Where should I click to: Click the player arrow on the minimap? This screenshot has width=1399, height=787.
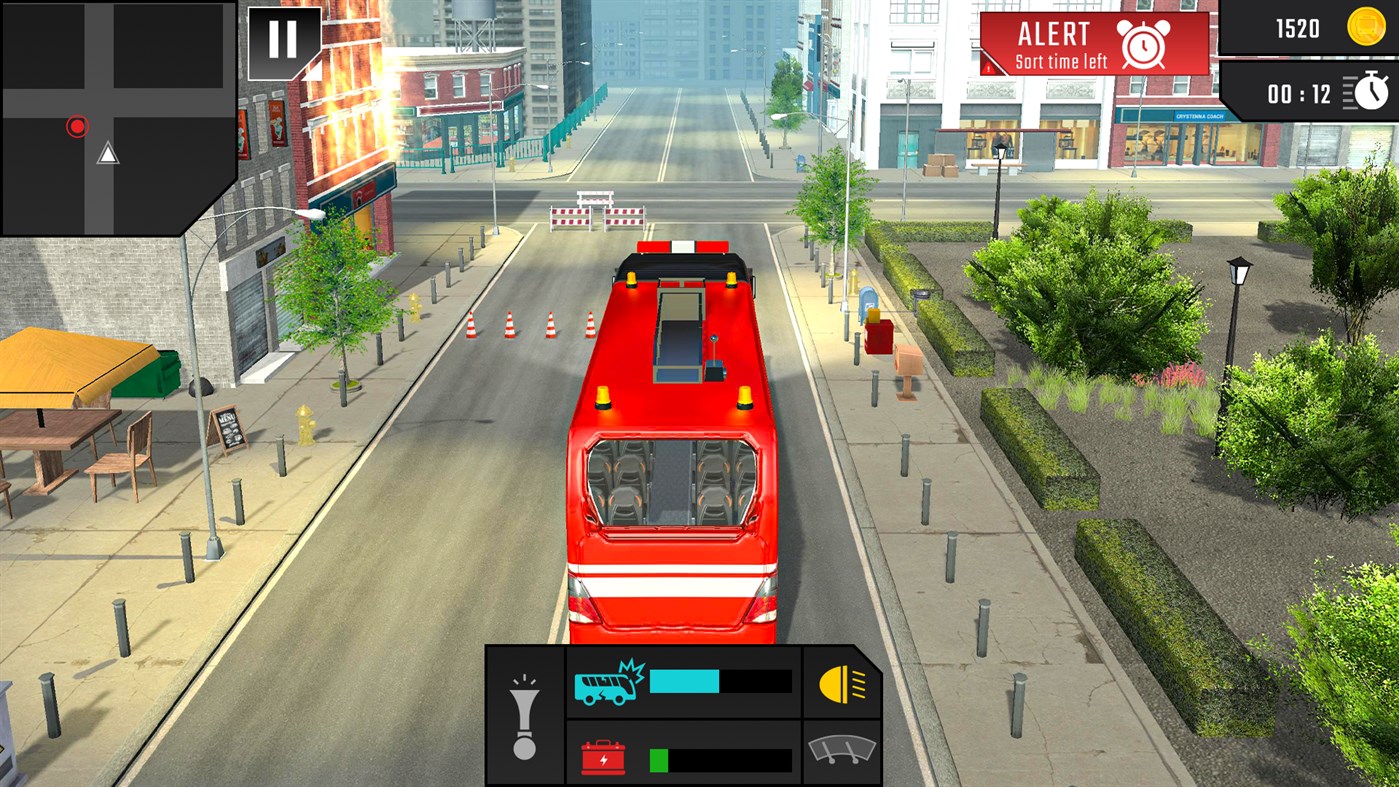[106, 154]
